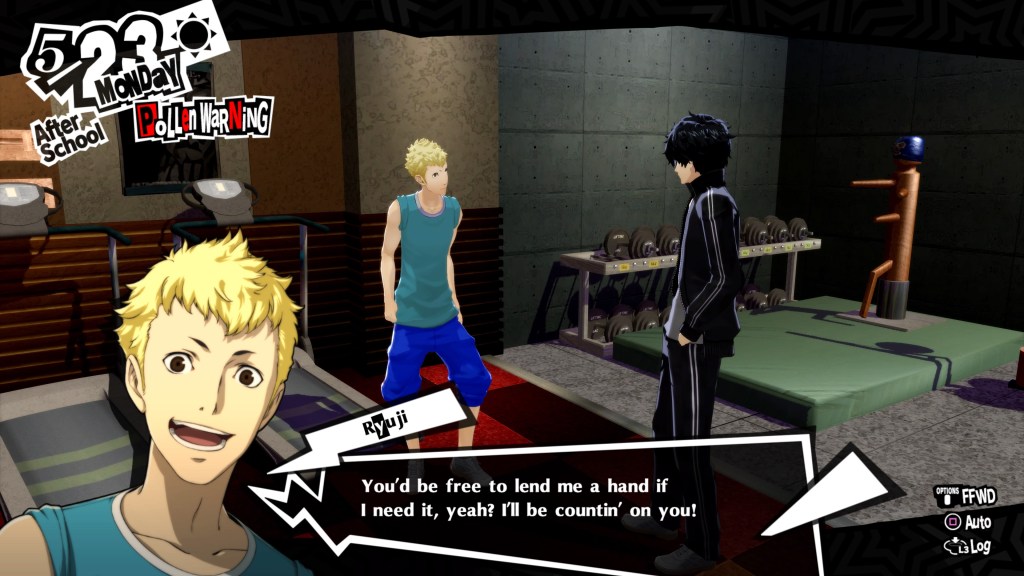Enable Auto dialogue advance
The height and width of the screenshot is (576, 1024).
[968, 522]
